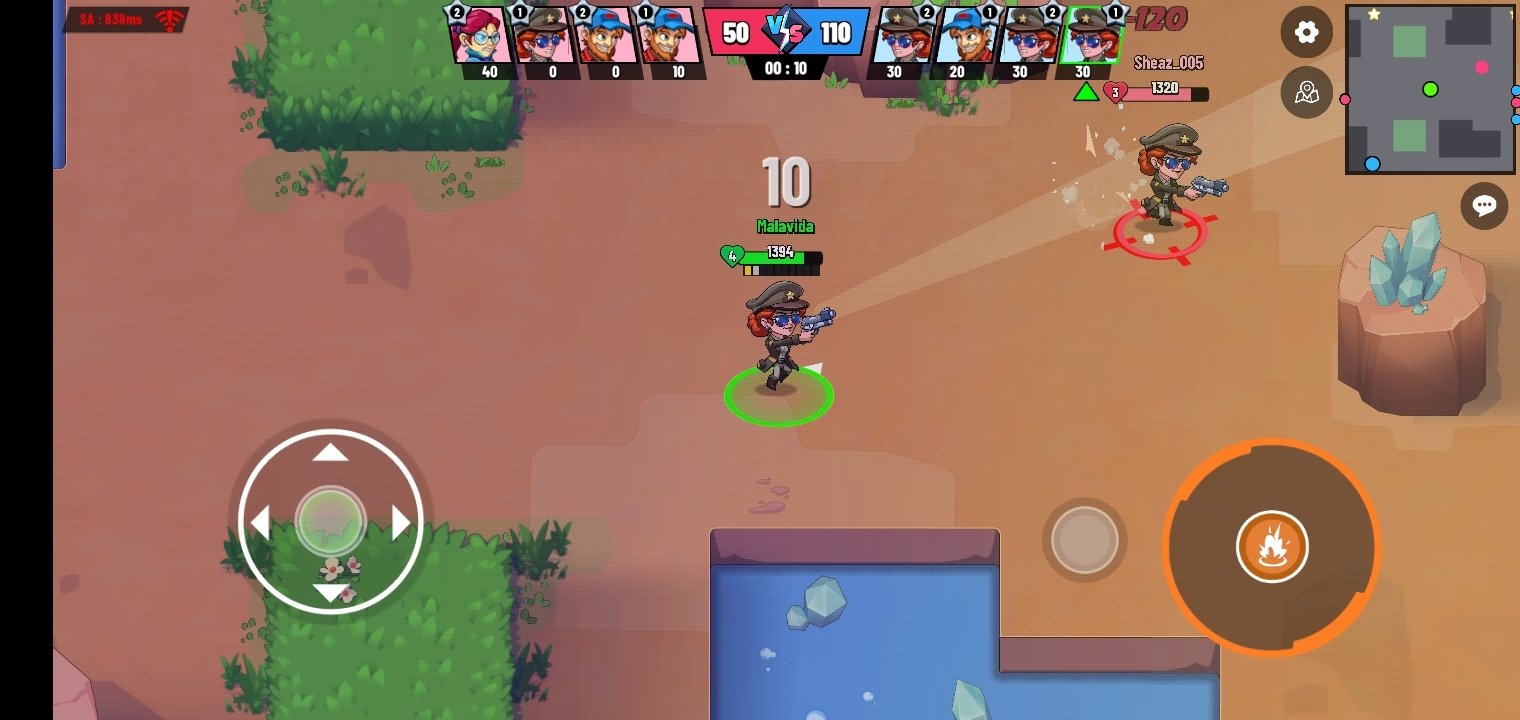Tap the movement joystick up arrow
1520x720 pixels.
pos(331,454)
